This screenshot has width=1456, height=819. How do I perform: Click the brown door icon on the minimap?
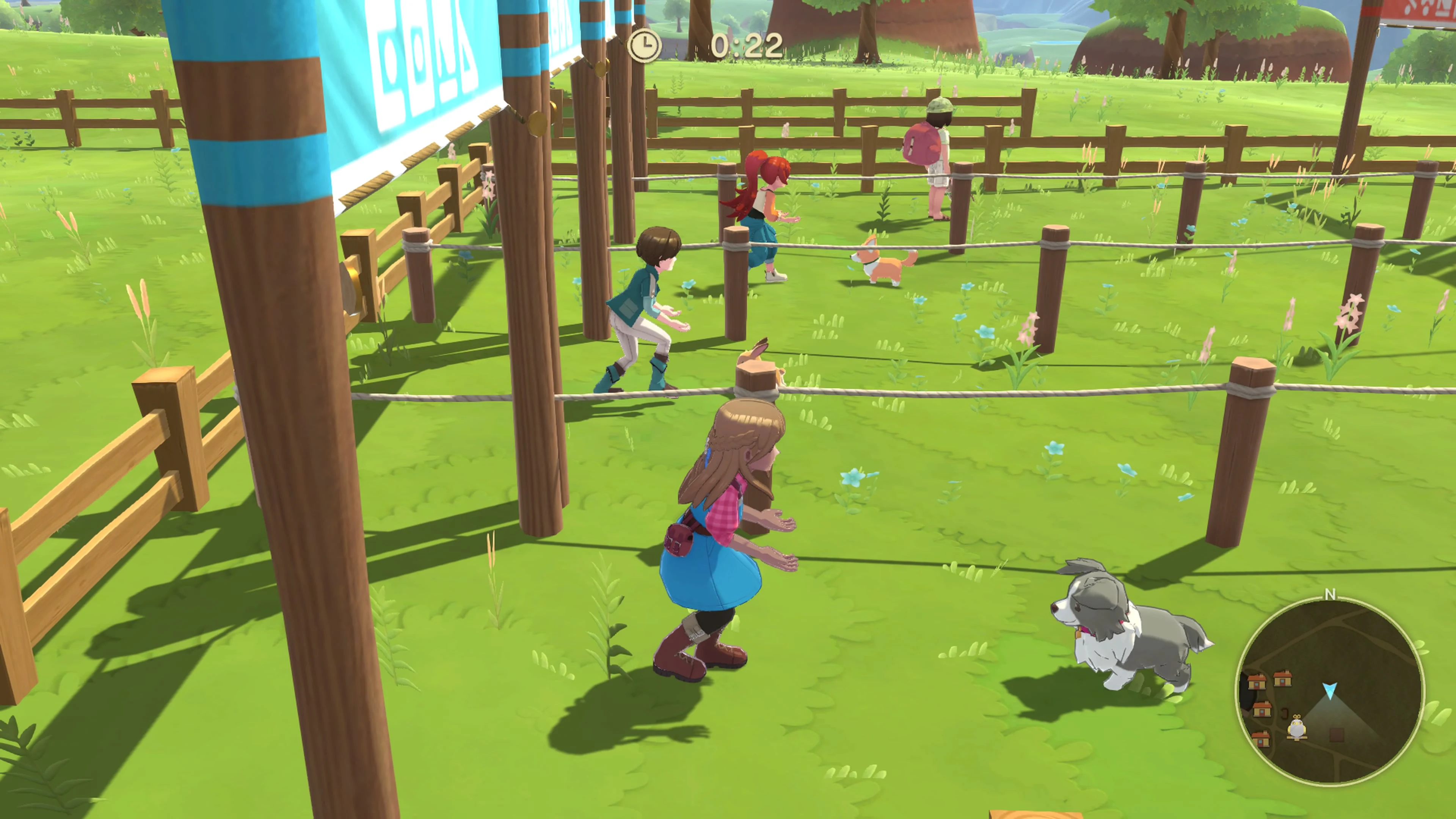pyautogui.click(x=1284, y=713)
